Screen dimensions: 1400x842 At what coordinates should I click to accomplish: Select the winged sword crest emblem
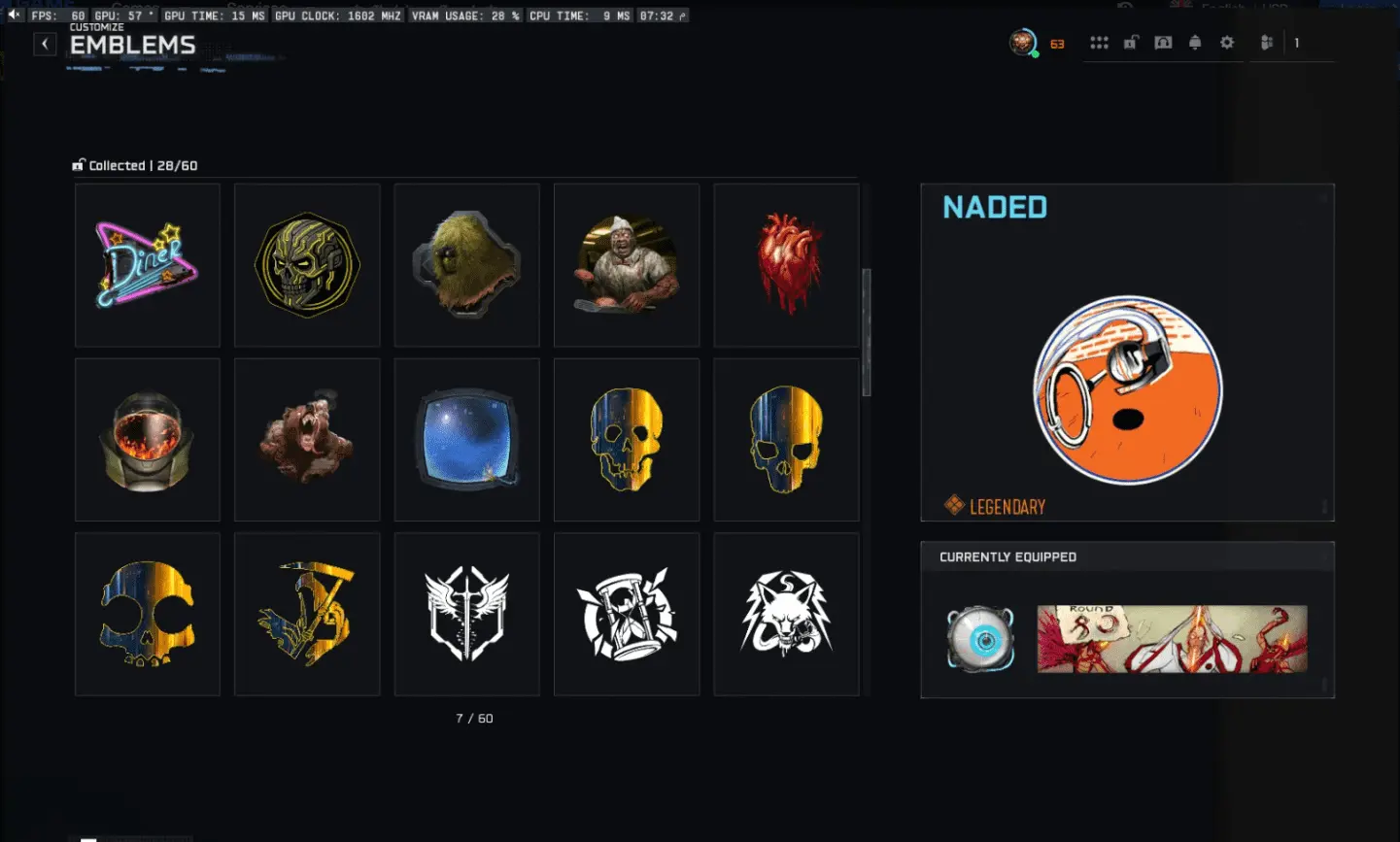[466, 613]
